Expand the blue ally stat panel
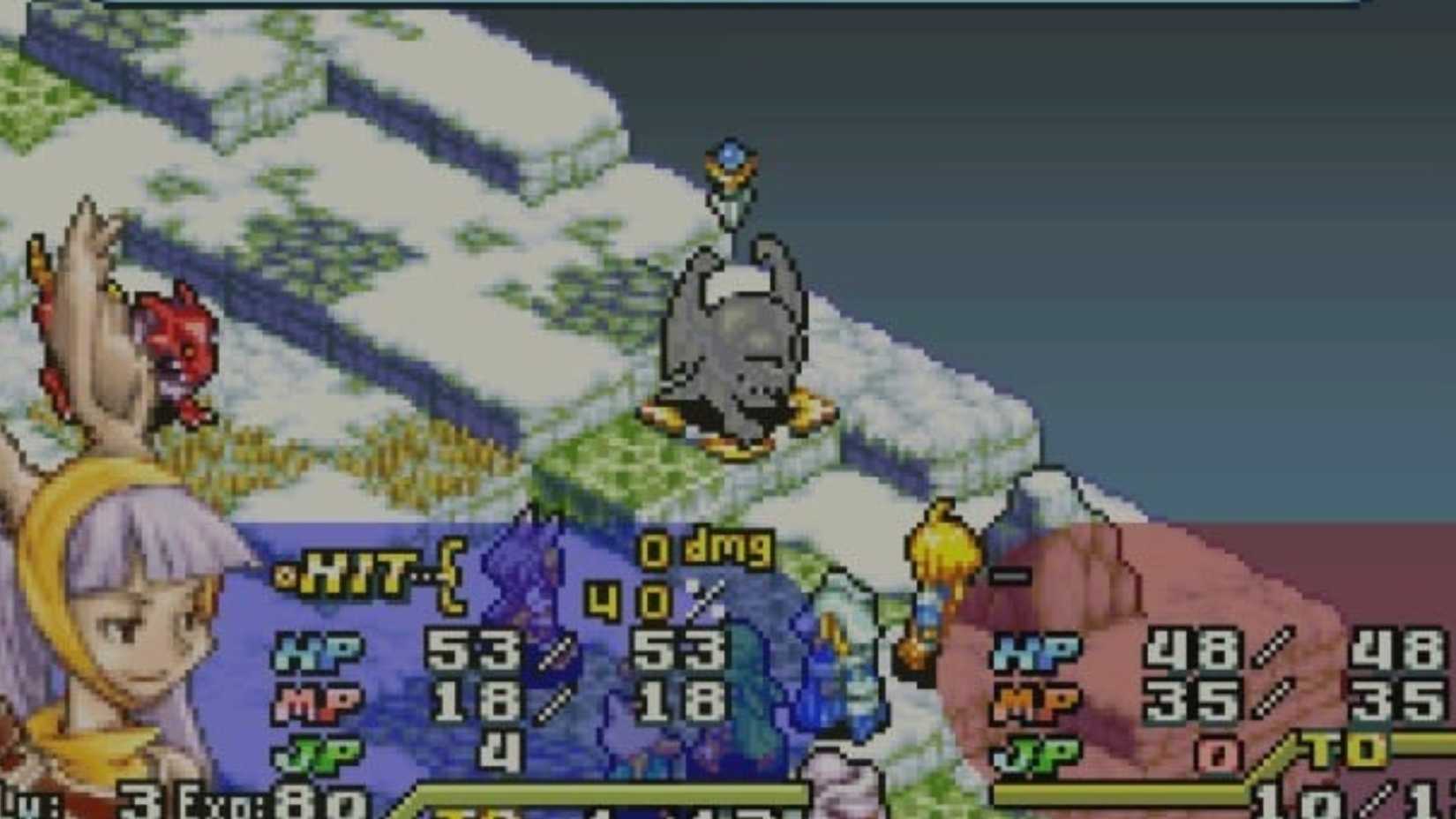 [x=529, y=671]
